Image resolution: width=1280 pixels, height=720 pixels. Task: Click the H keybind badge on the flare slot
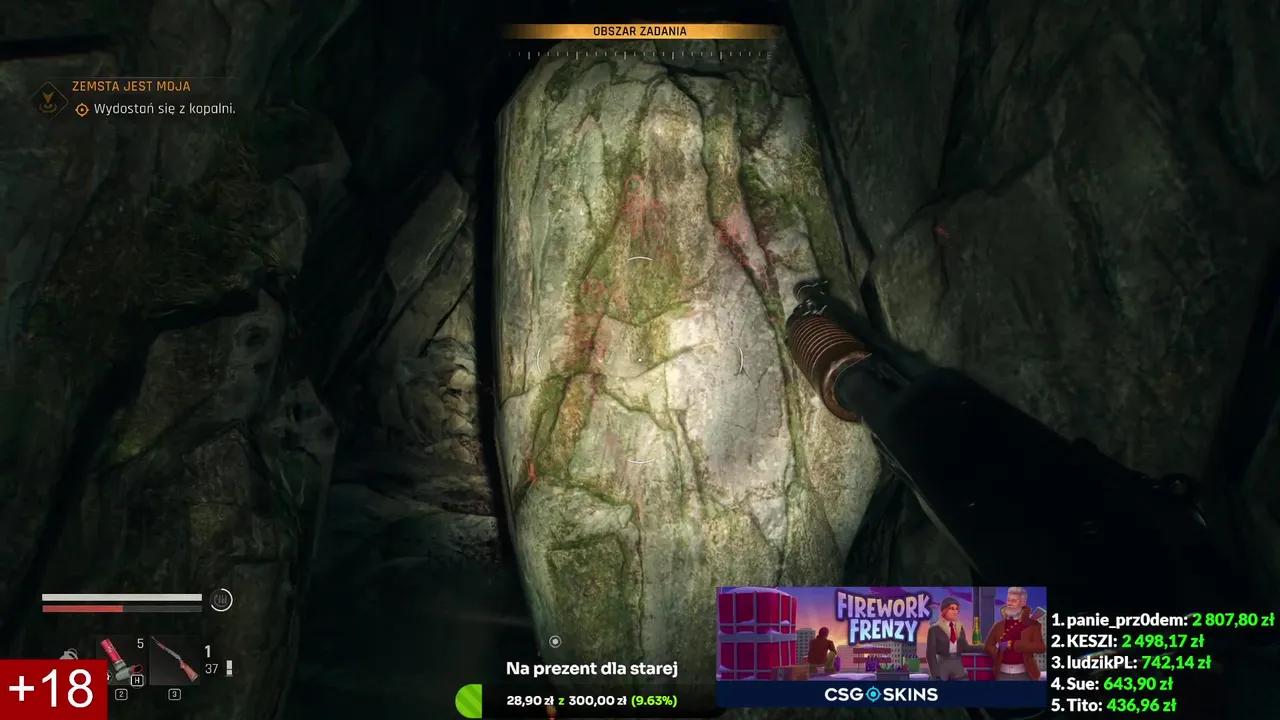pos(137,679)
